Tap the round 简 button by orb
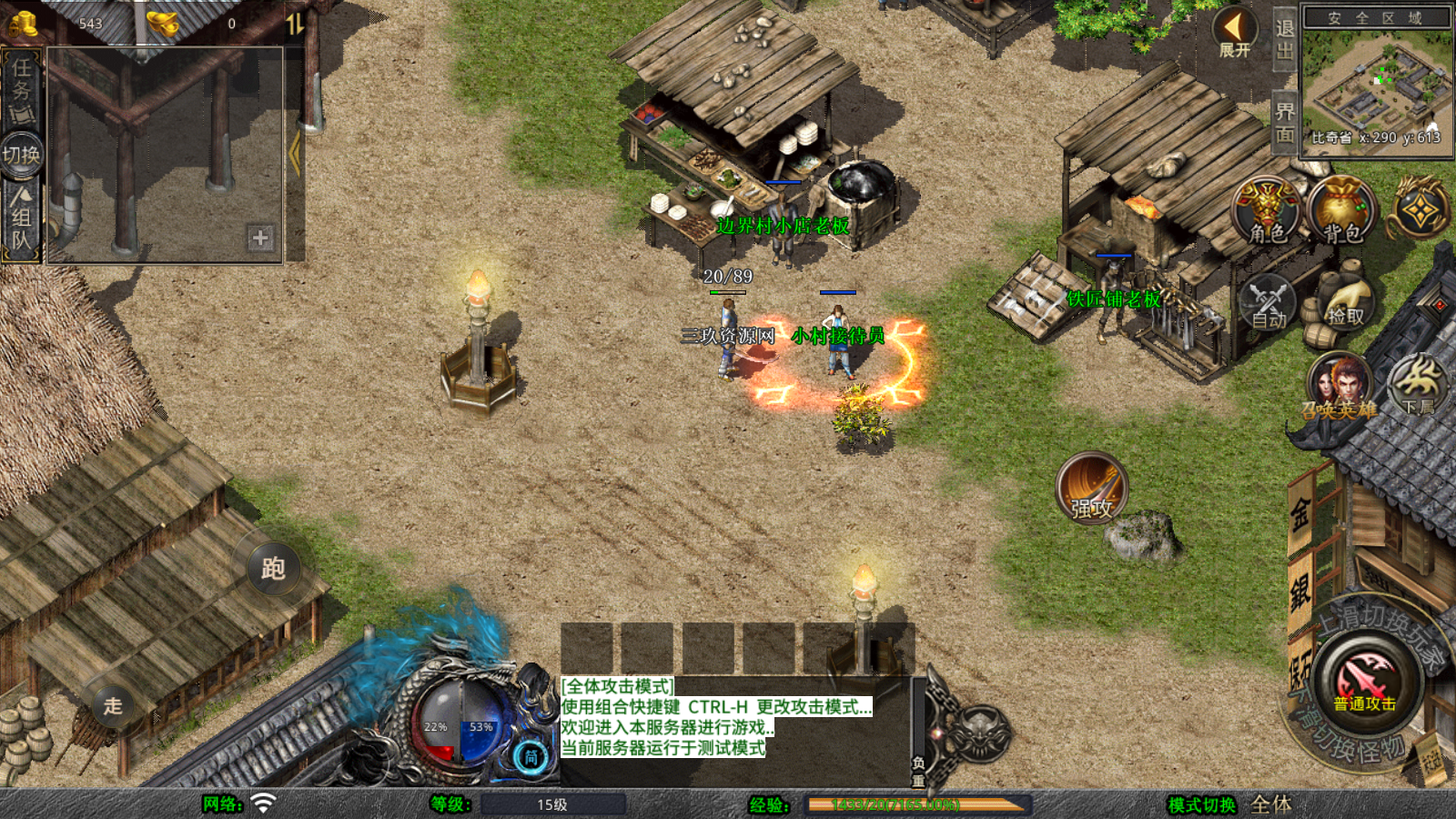Screen dimensions: 1456x819 531,756
